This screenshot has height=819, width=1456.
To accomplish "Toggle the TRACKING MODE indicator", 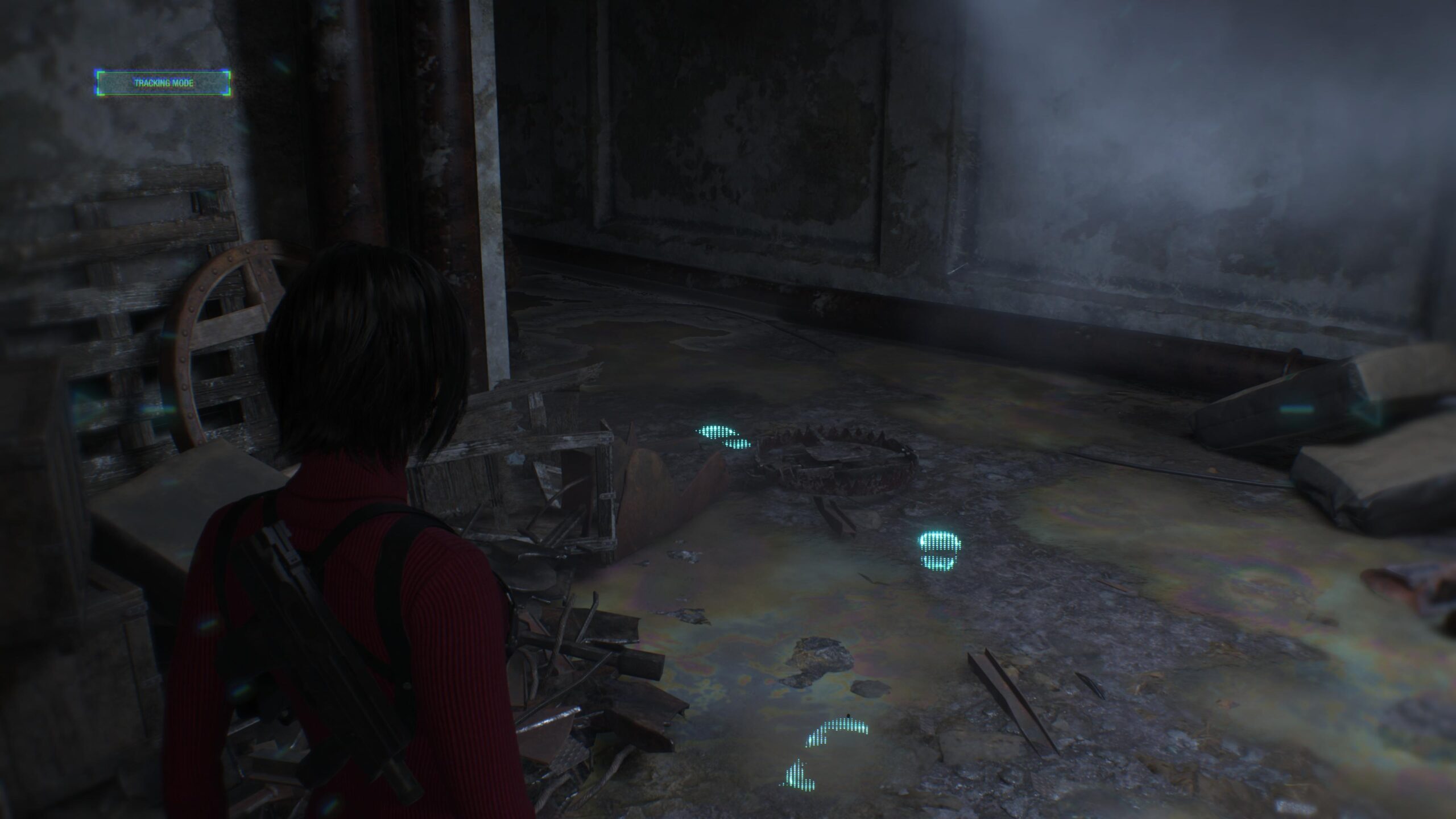I will tap(164, 82).
